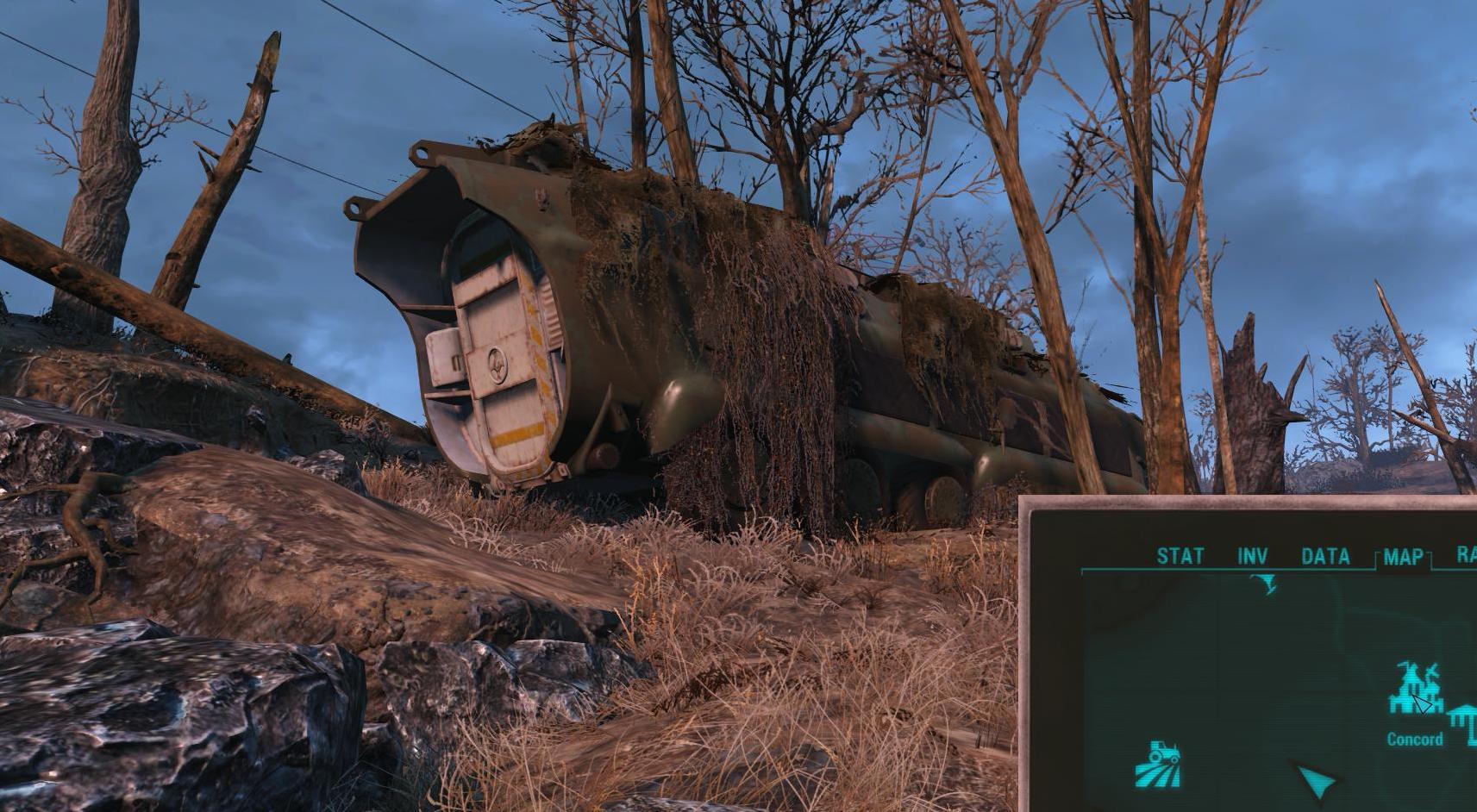Select the Concord town map marker
1477x812 pixels.
point(1414,690)
